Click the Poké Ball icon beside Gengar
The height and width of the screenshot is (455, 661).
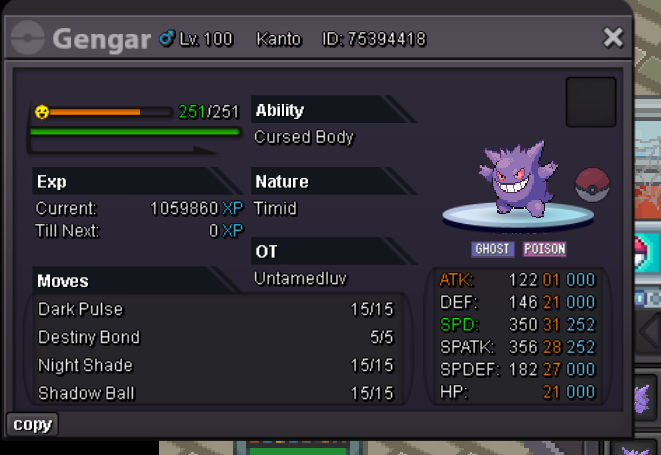tap(592, 186)
